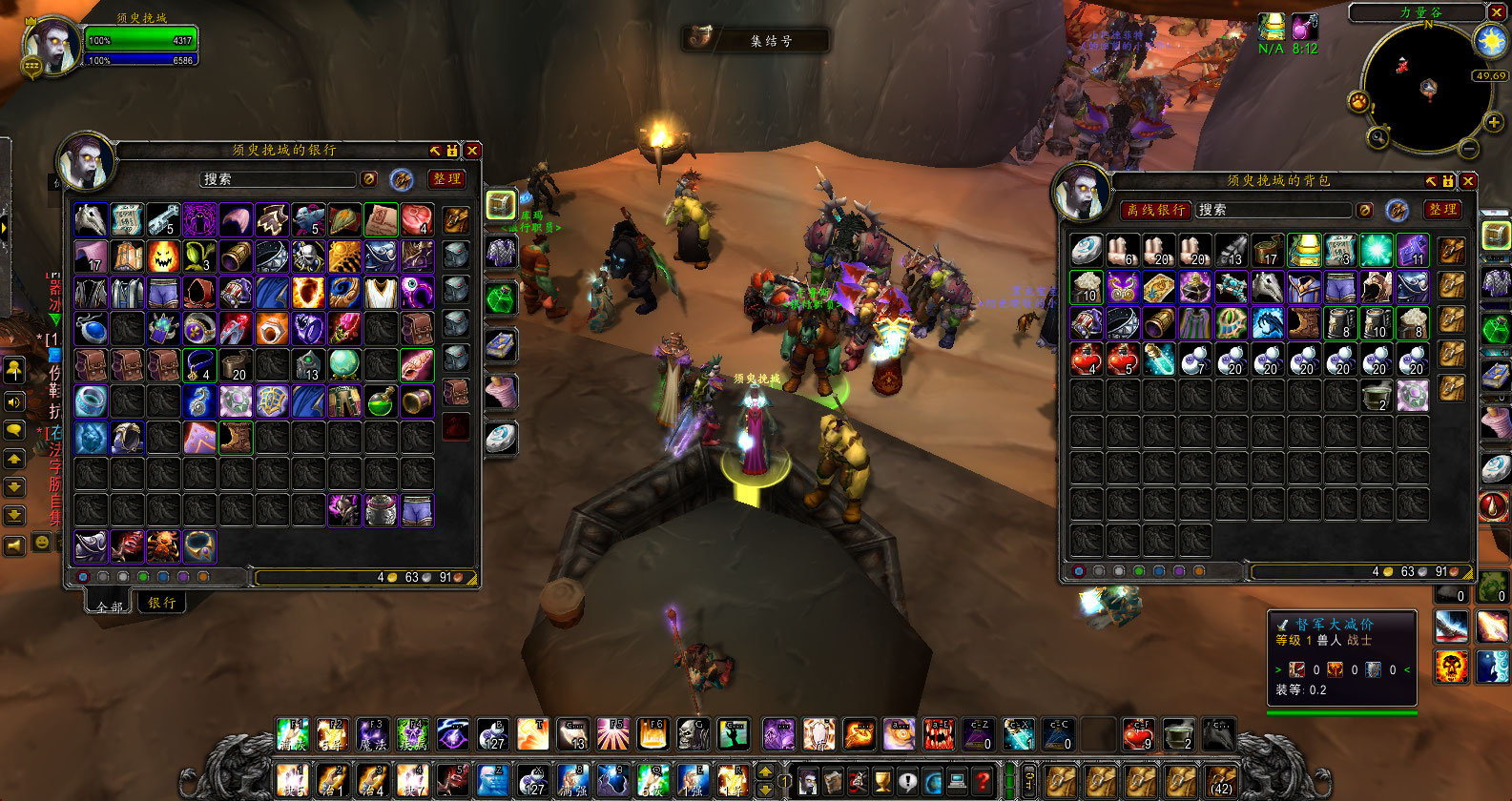Viewport: 1512px width, 801px height.
Task: Select the raw meat stack in bank
Action: point(417,220)
